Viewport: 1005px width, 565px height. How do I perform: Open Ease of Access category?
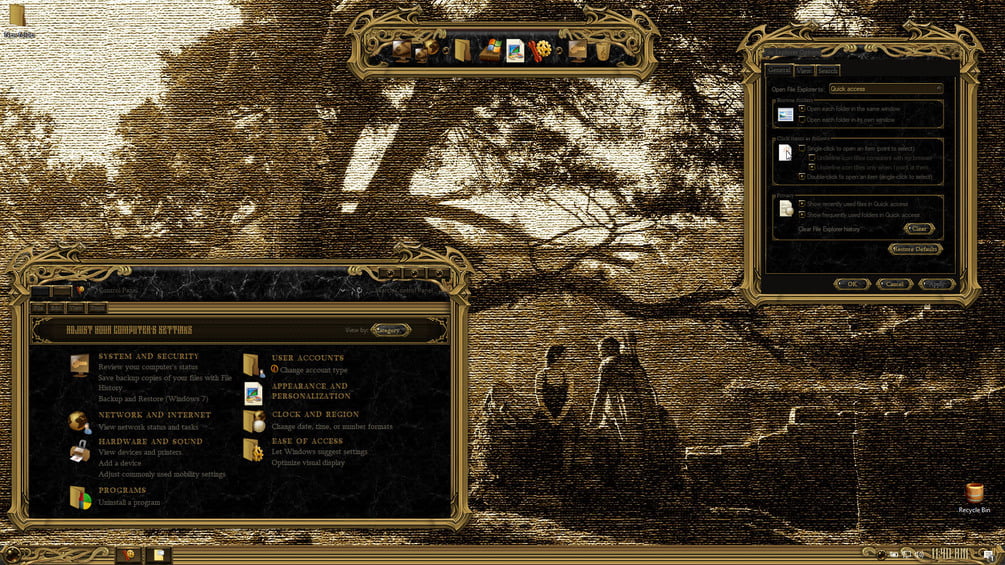click(307, 441)
